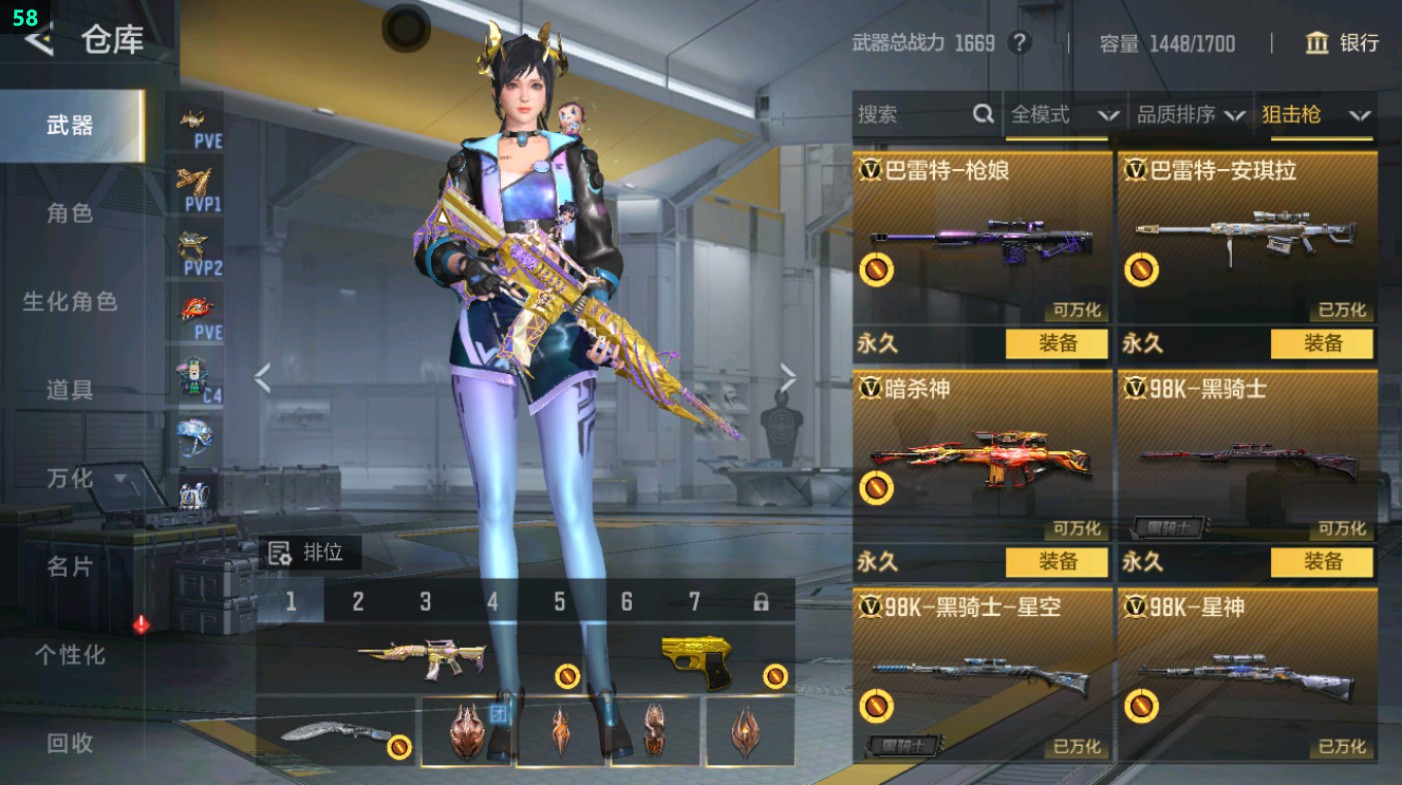This screenshot has width=1402, height=785.
Task: Click 装备 to equip 暗杀神
Action: 1058,563
